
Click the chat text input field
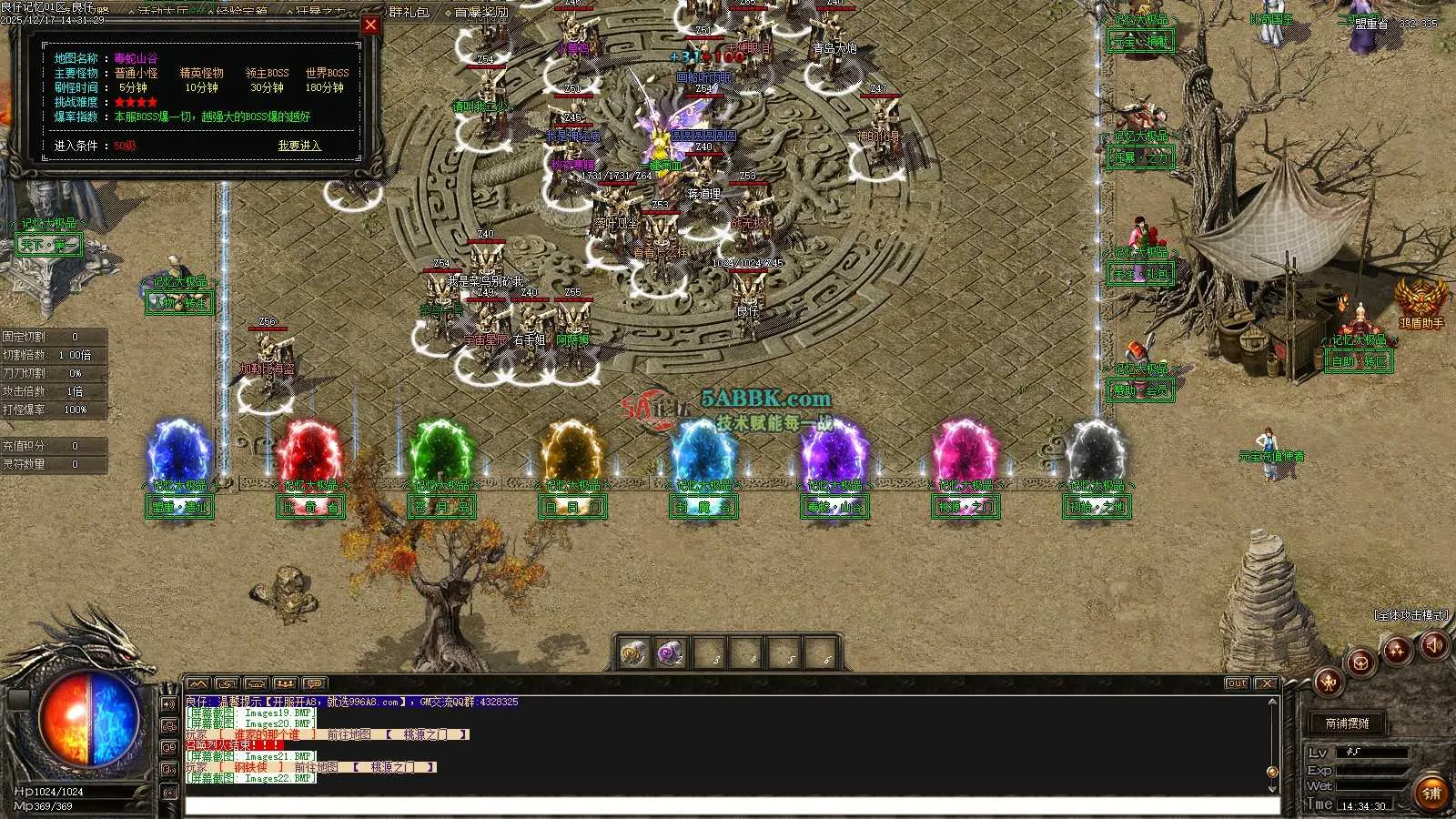click(x=728, y=805)
